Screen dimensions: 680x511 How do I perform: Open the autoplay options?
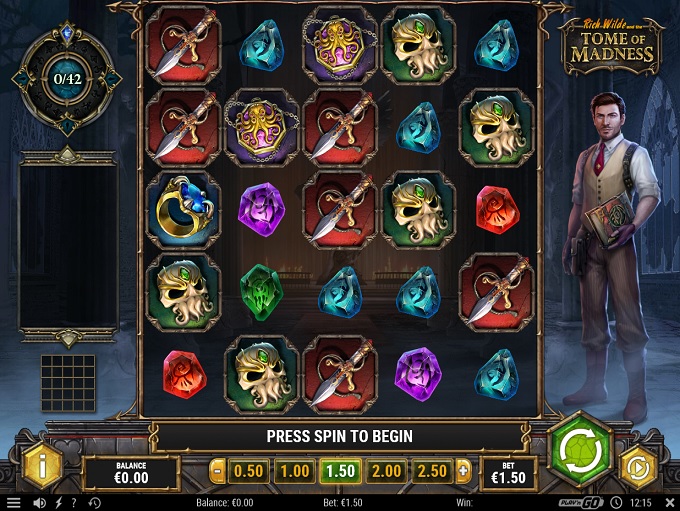(x=638, y=466)
